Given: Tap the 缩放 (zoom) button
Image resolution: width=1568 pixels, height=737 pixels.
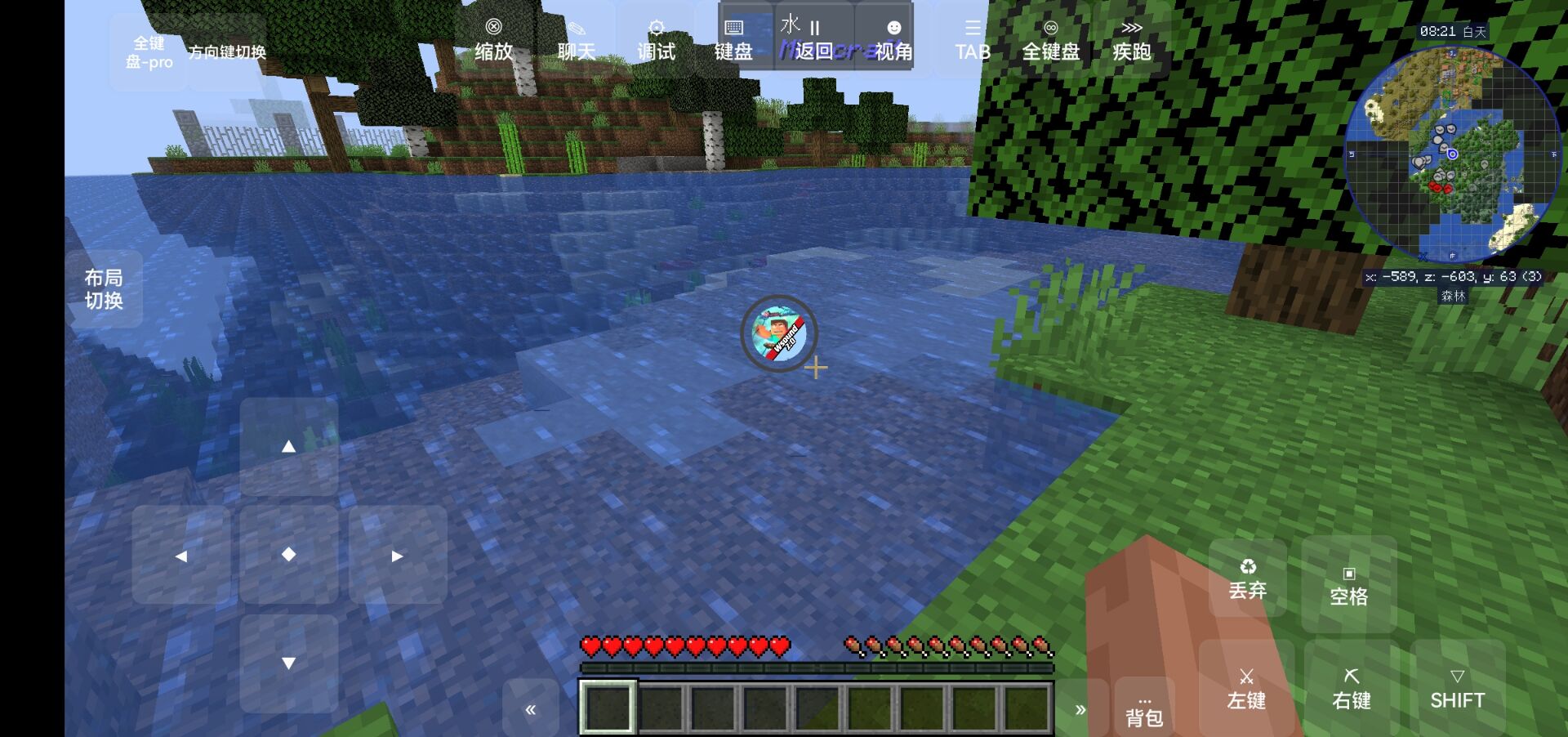Looking at the screenshot, I should [x=493, y=40].
